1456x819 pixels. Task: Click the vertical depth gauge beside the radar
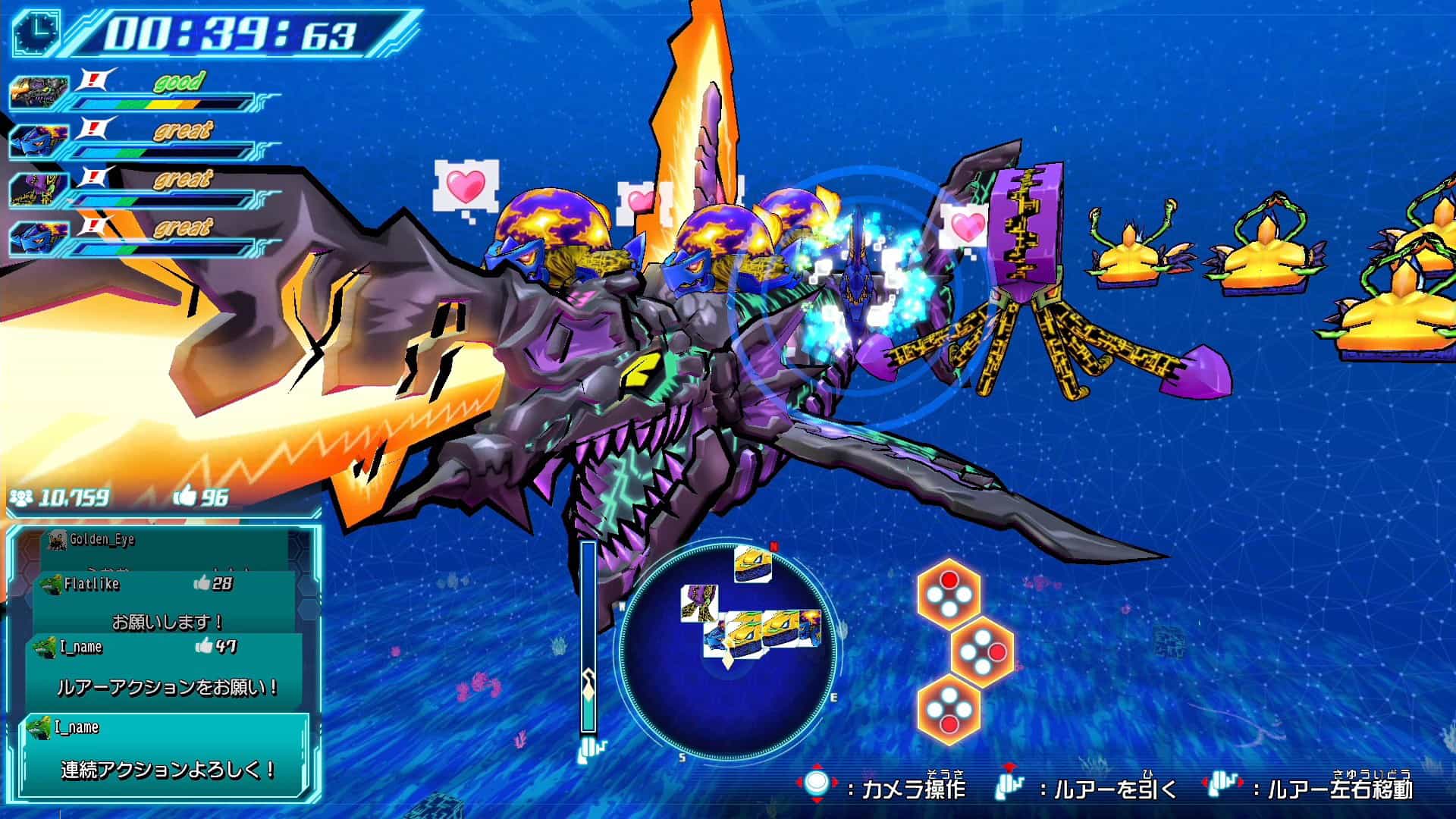coord(588,637)
